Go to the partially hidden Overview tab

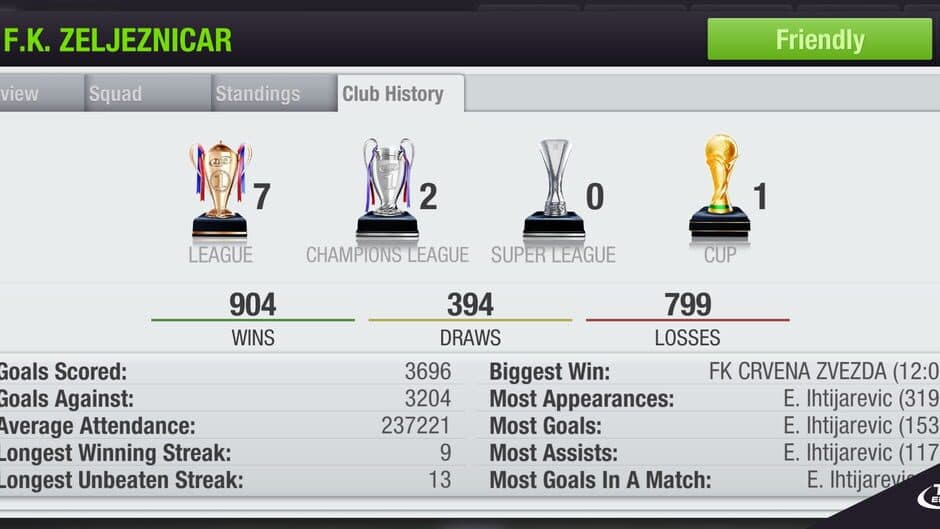coord(22,94)
